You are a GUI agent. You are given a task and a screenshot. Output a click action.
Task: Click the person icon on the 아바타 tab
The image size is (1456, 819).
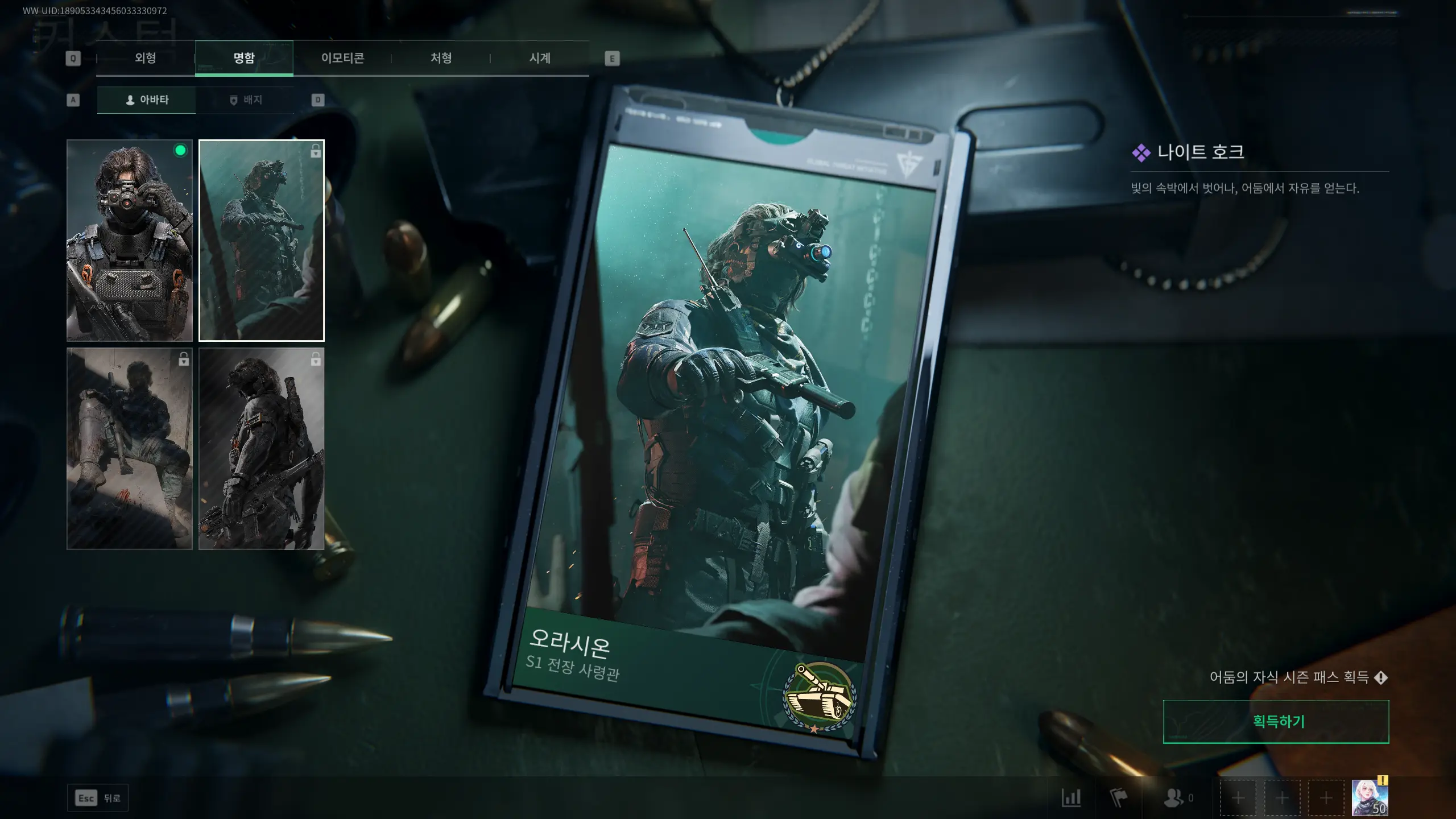click(129, 100)
